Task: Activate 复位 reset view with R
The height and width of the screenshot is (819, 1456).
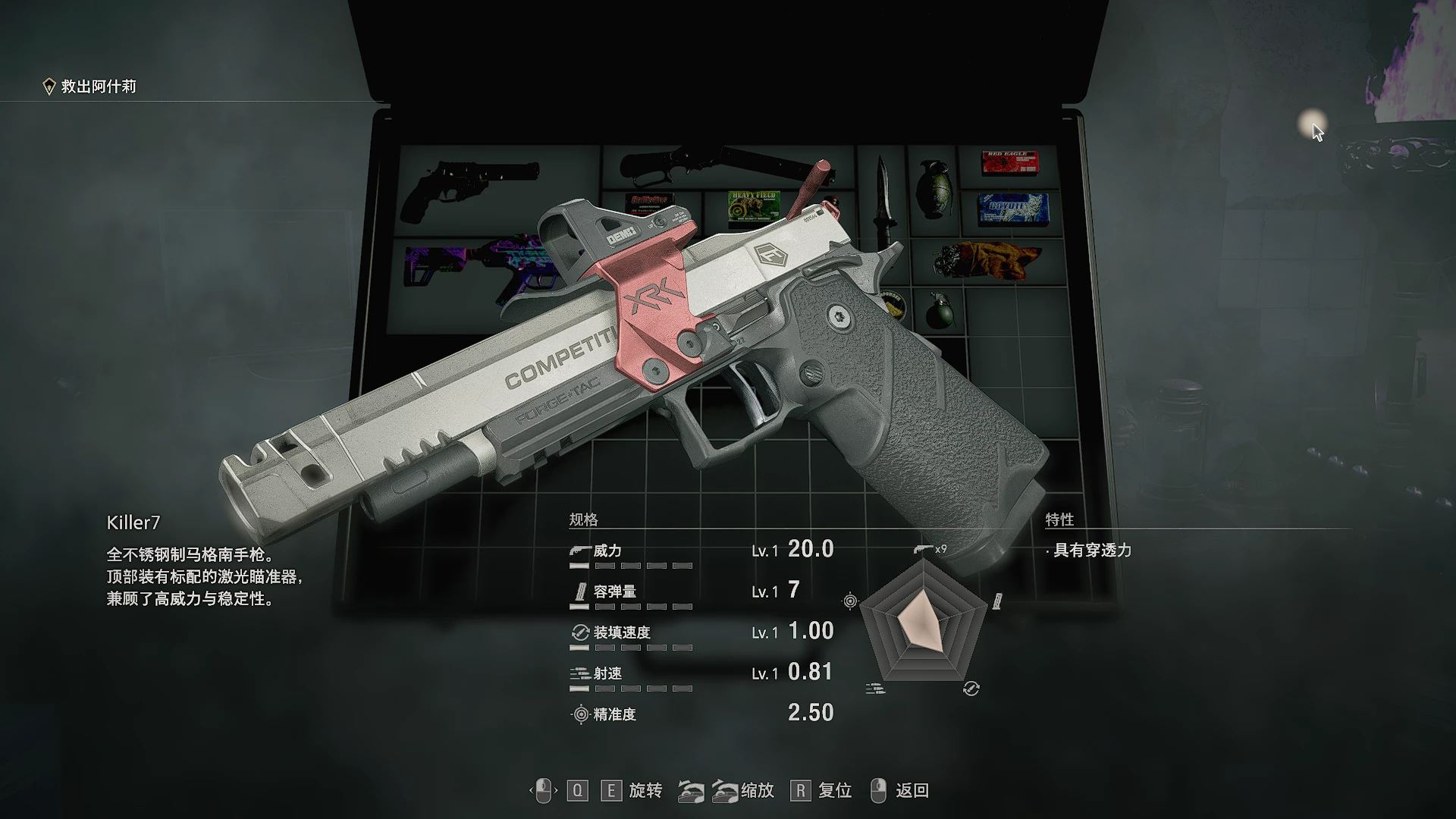Action: [800, 790]
